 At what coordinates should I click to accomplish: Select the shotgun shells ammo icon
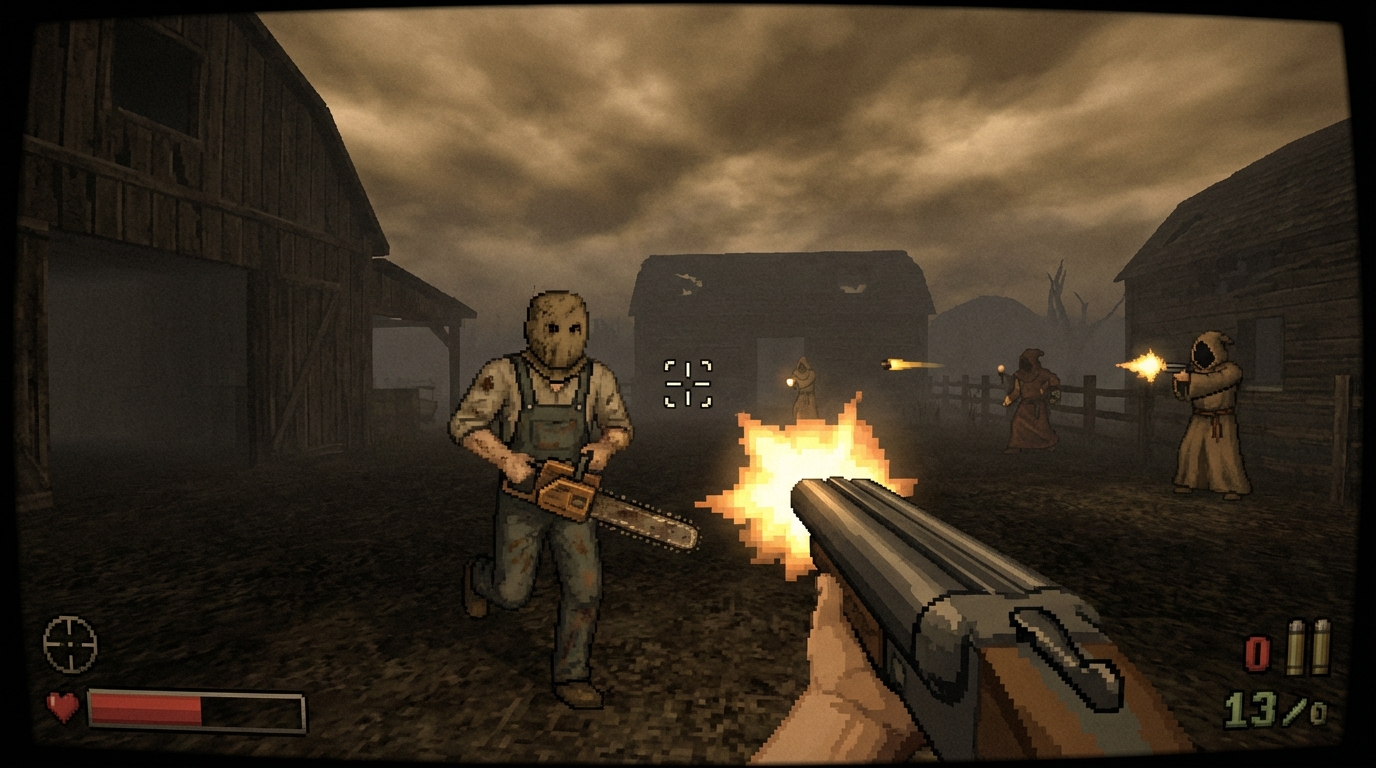1308,648
